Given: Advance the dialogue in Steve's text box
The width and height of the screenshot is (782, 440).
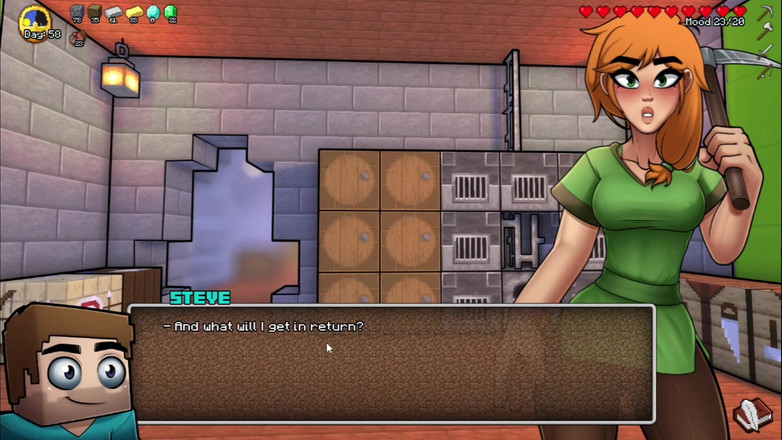Looking at the screenshot, I should pos(391,362).
